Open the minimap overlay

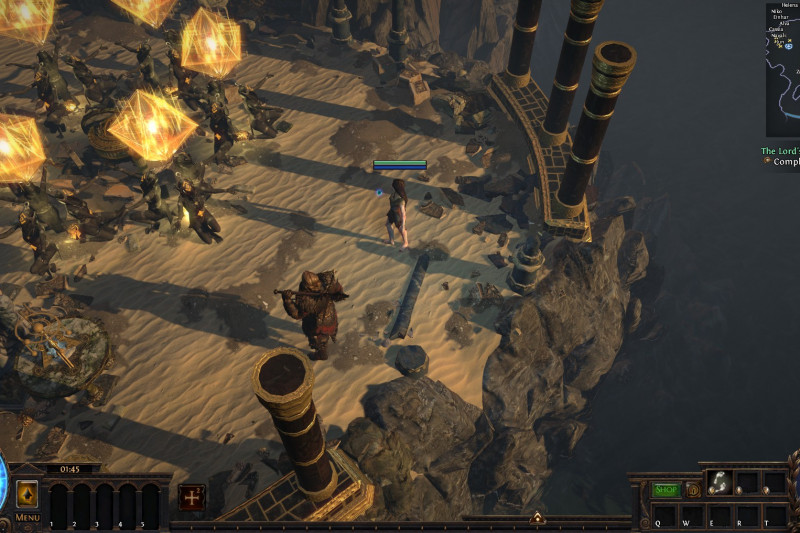[x=783, y=70]
